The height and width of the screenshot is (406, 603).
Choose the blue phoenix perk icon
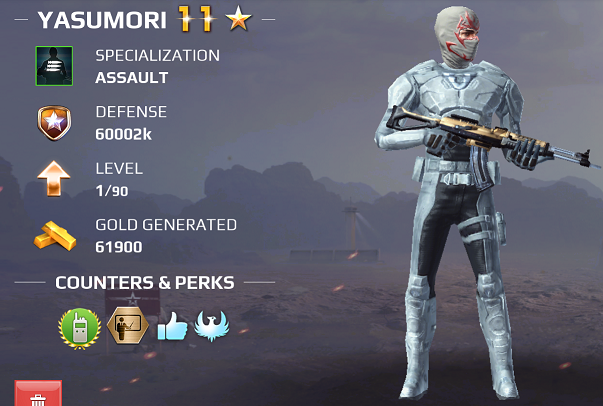click(212, 326)
